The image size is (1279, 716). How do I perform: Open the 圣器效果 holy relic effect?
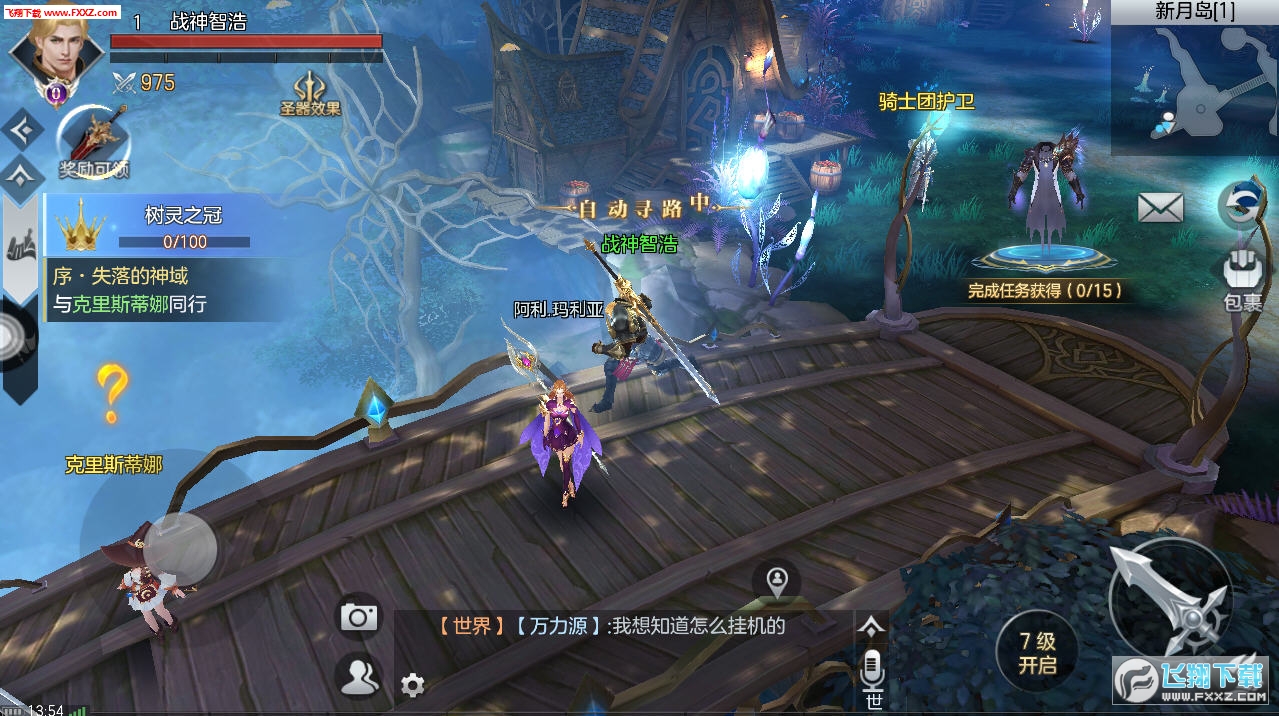click(x=311, y=93)
